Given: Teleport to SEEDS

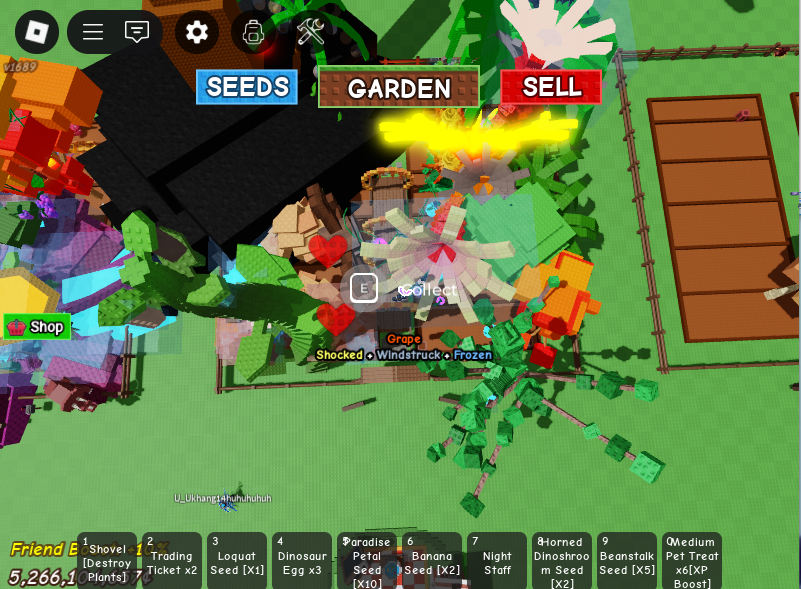Looking at the screenshot, I should [x=247, y=87].
